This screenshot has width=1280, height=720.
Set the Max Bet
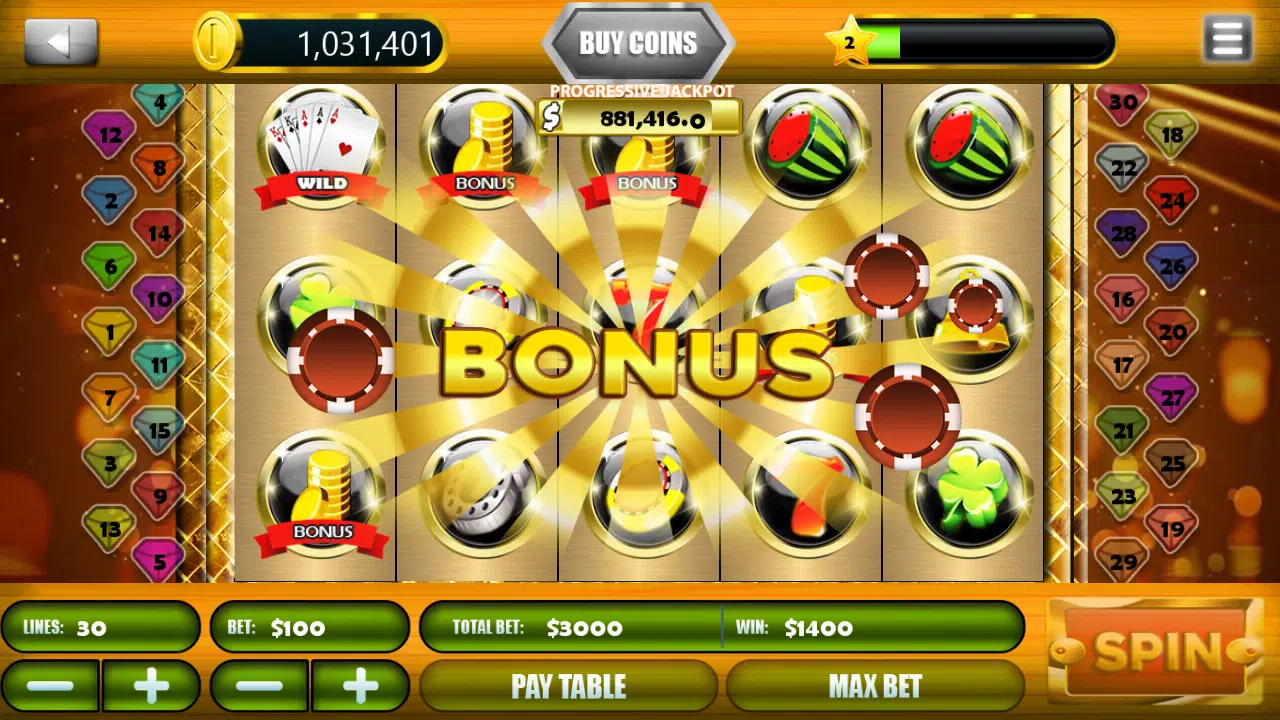[875, 686]
